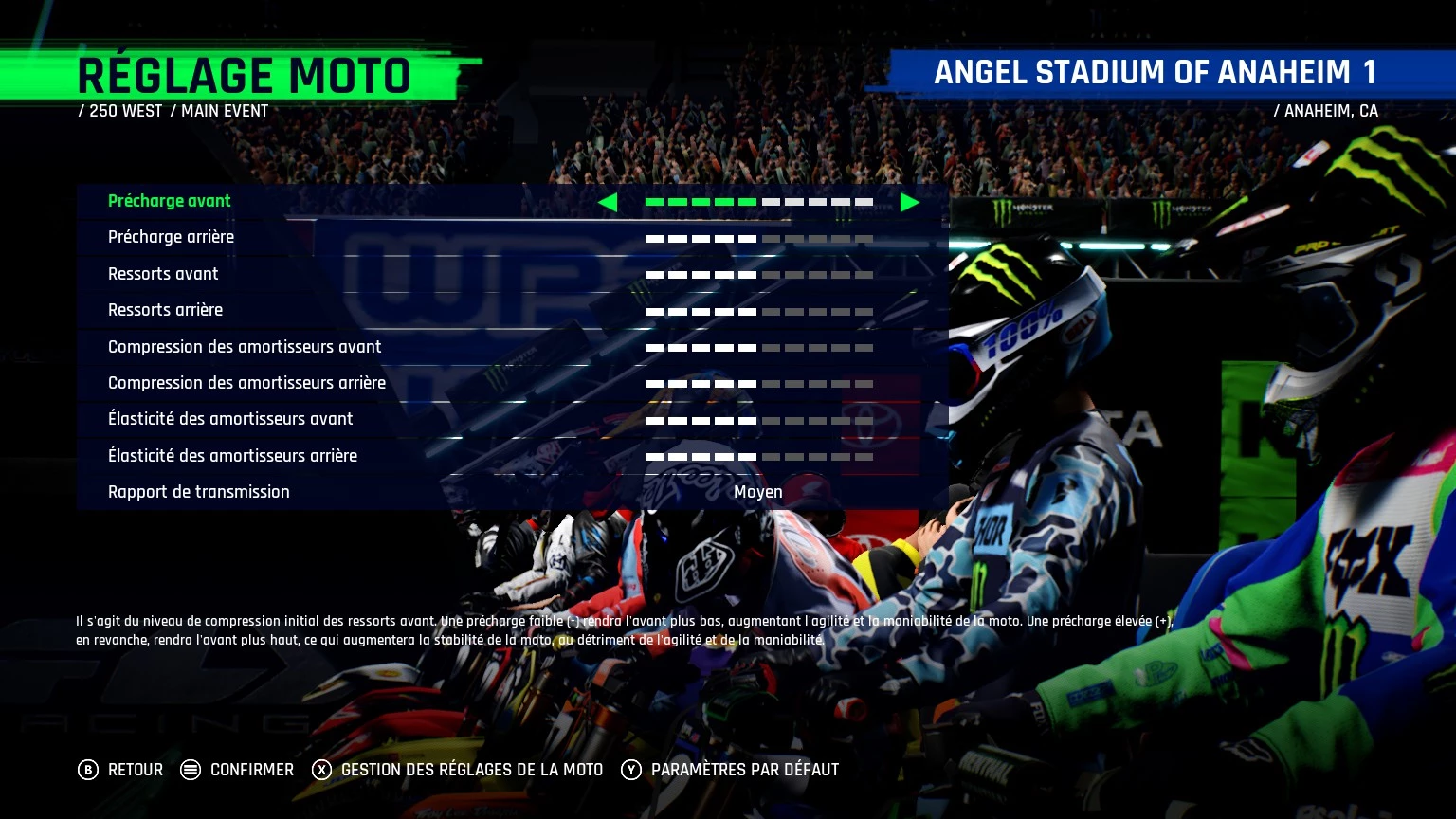
Task: Select Compression des amortisseurs arrière
Action: click(x=247, y=383)
